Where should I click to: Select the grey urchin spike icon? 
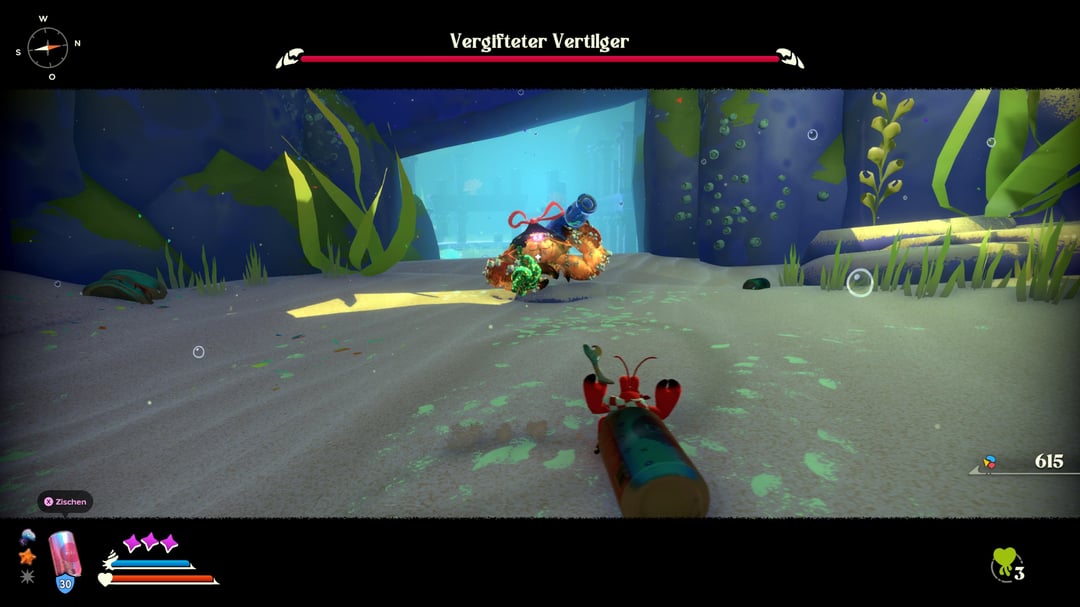click(27, 577)
